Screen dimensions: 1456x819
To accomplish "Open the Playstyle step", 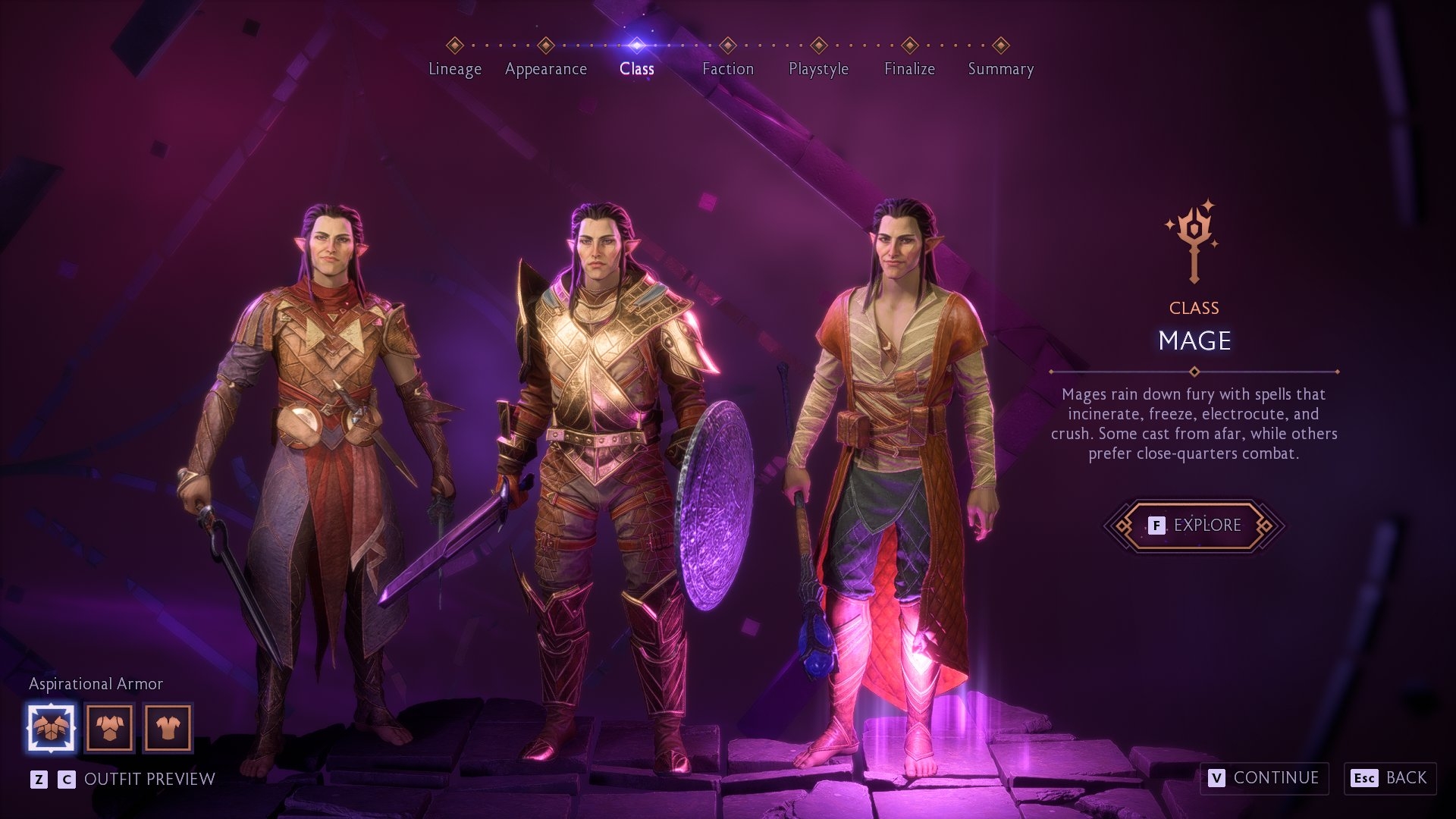I will (818, 68).
